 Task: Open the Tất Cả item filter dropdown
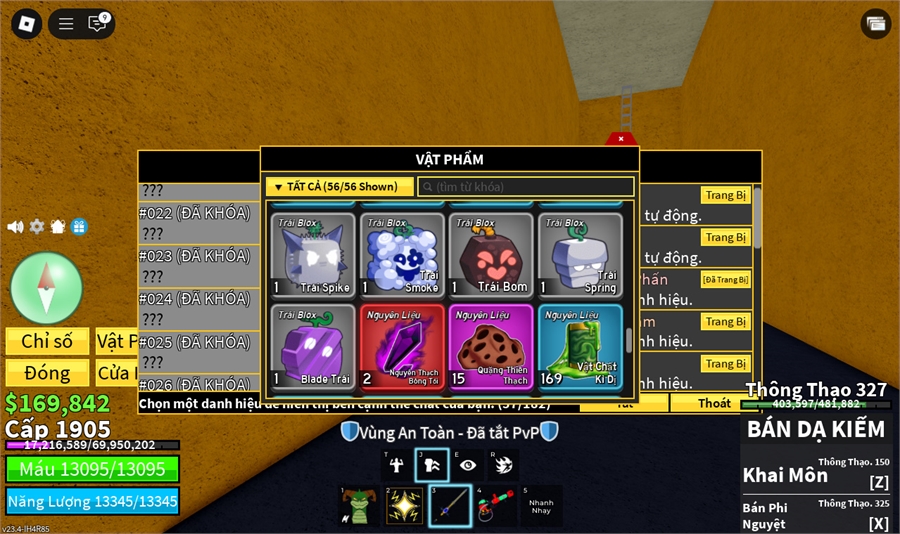click(x=340, y=187)
